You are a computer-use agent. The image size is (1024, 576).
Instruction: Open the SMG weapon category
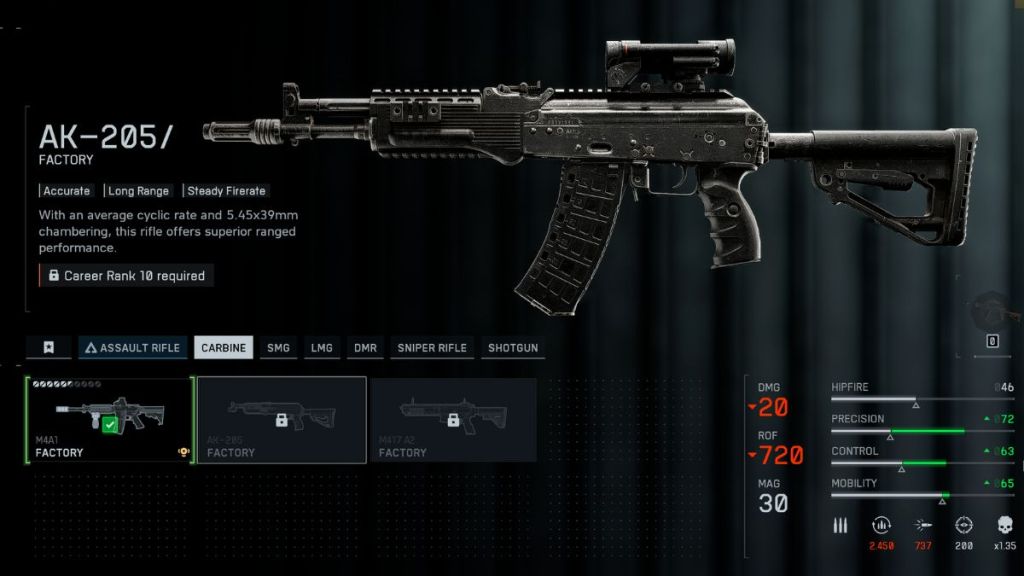(277, 348)
